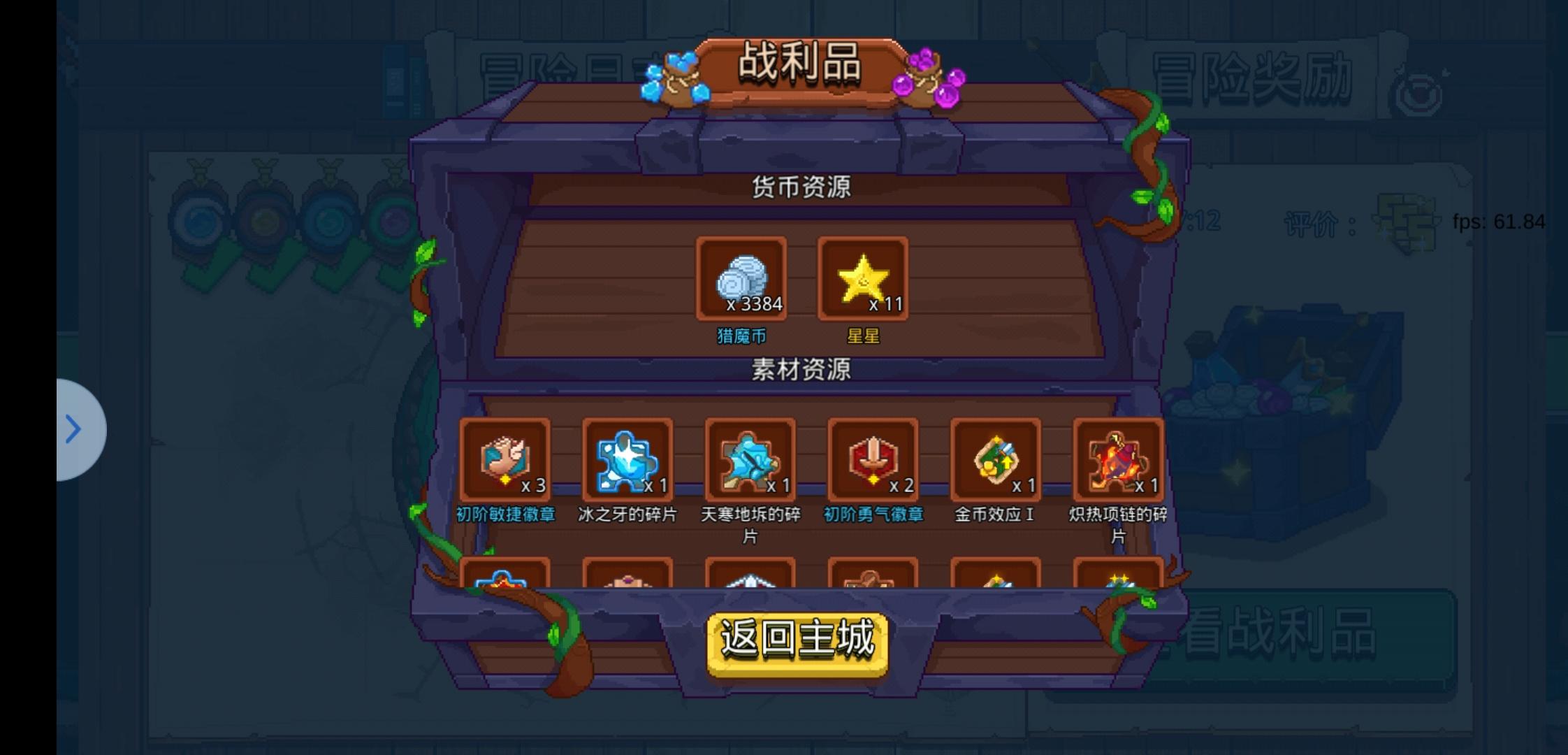Click the sparkling item at bottom-right of the chest
Image resolution: width=1568 pixels, height=755 pixels.
click(1119, 580)
